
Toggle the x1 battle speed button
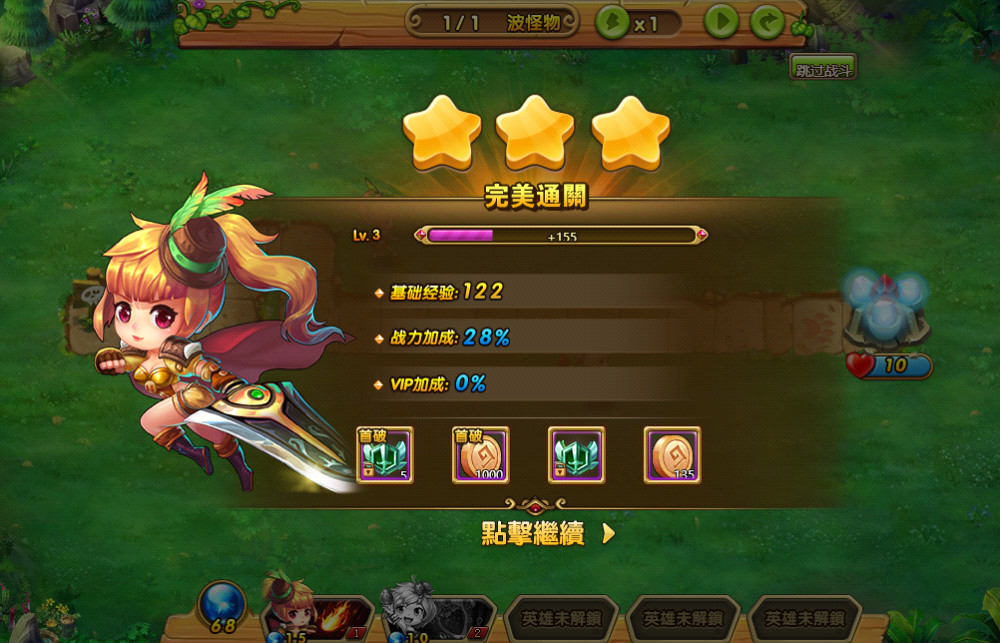(x=637, y=22)
